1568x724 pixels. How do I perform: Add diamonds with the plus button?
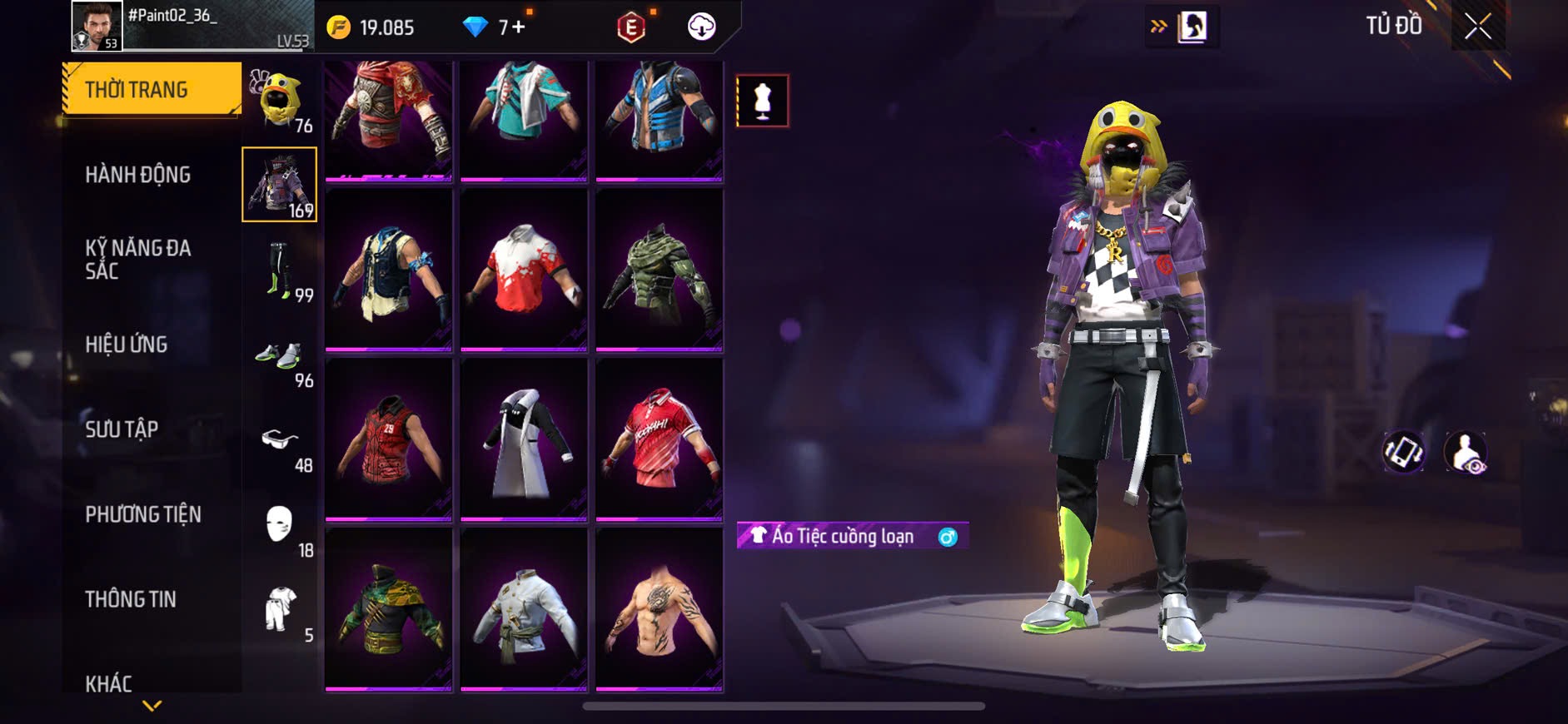point(519,27)
